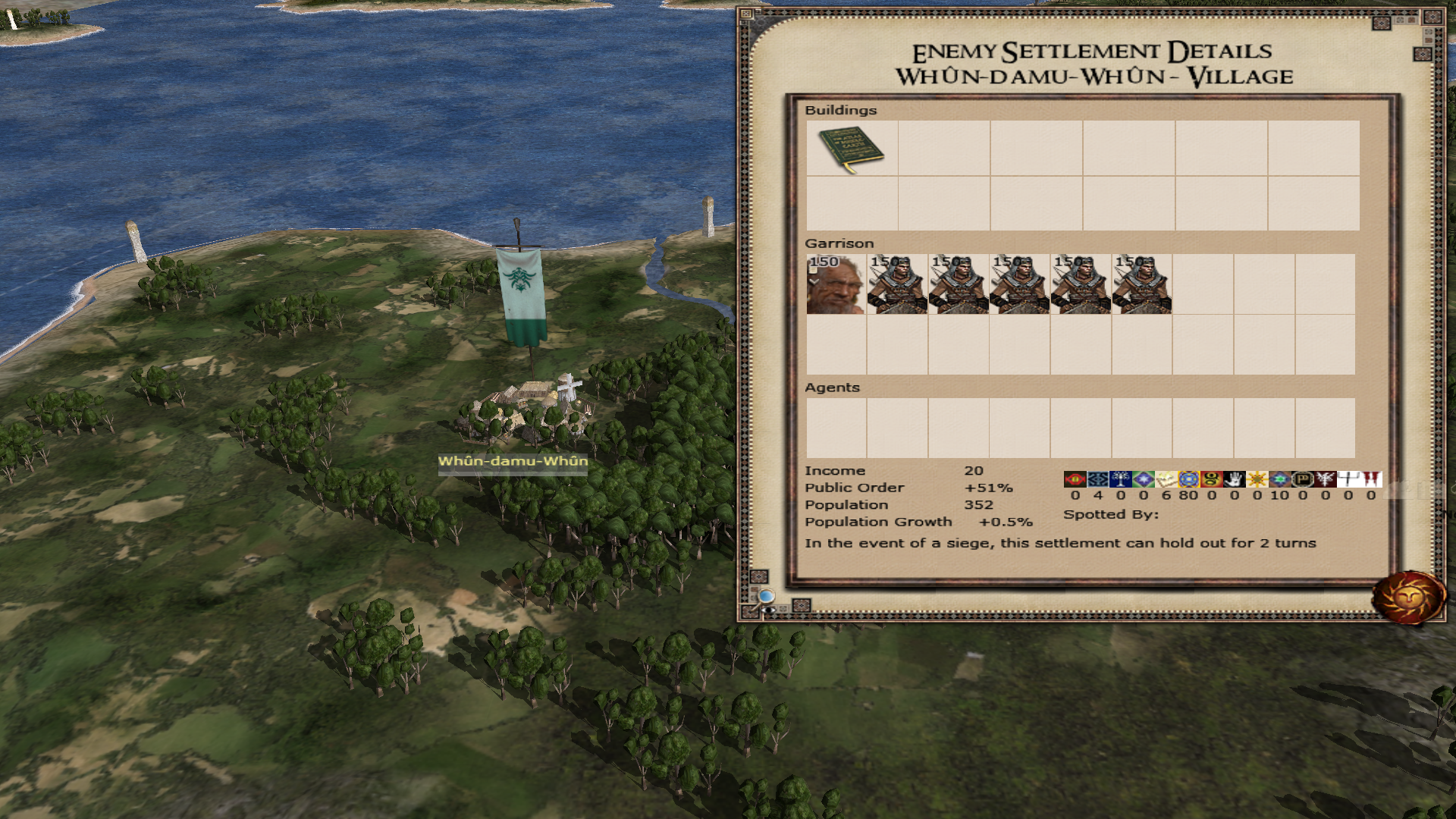Click the Whûn-damu-Whûn settlement name label
Viewport: 1456px width, 819px height.
coord(513,461)
